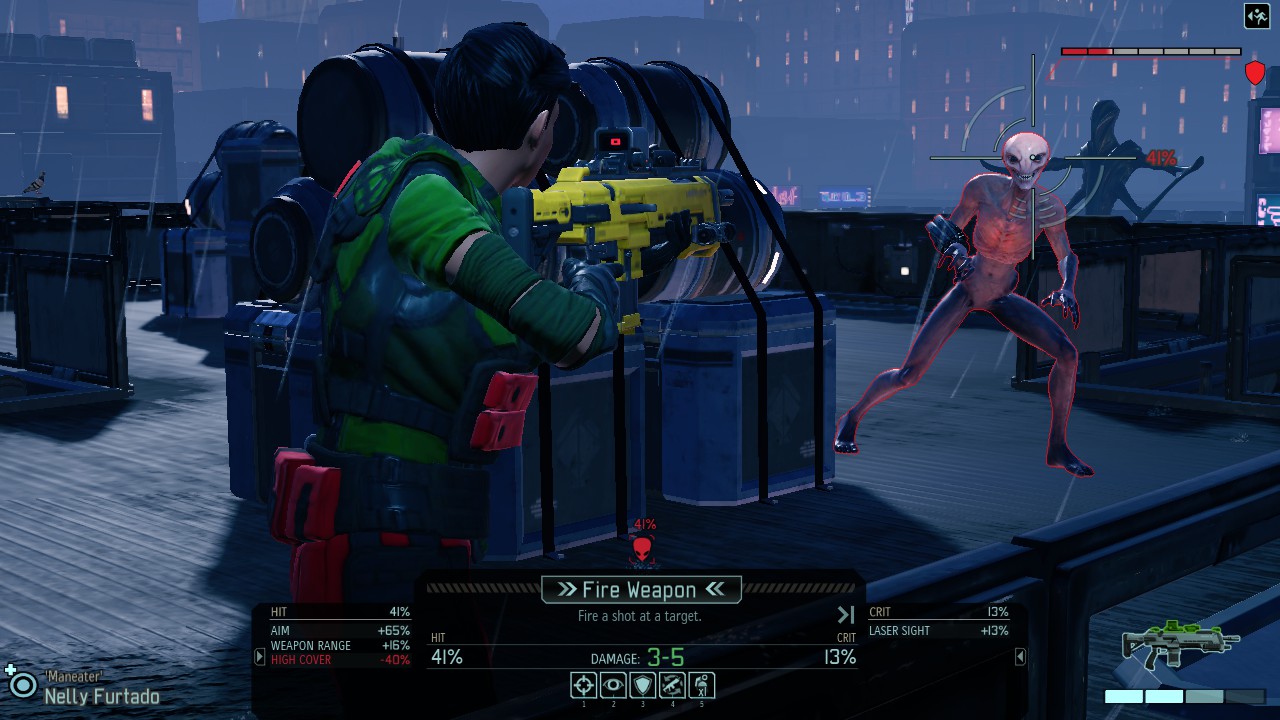This screenshot has height=720, width=1280.
Task: Select the green rifle weapon icon
Action: [1180, 645]
